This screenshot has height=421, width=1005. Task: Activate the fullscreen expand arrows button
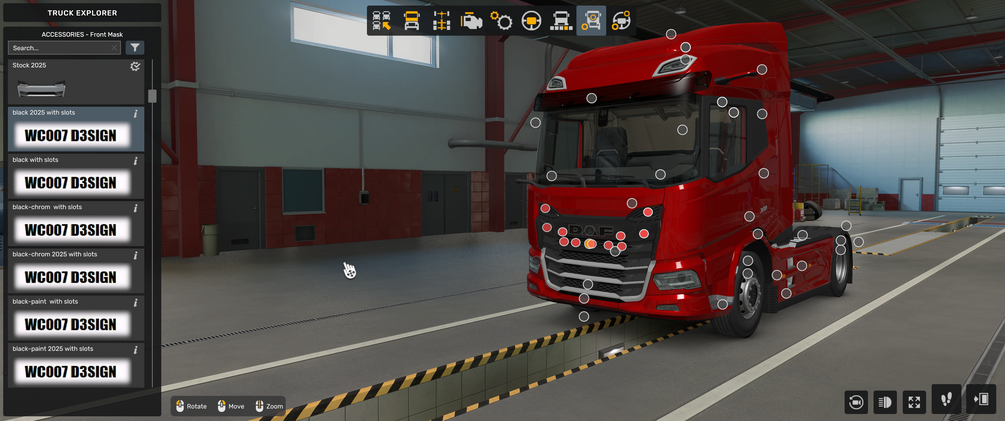[x=914, y=402]
